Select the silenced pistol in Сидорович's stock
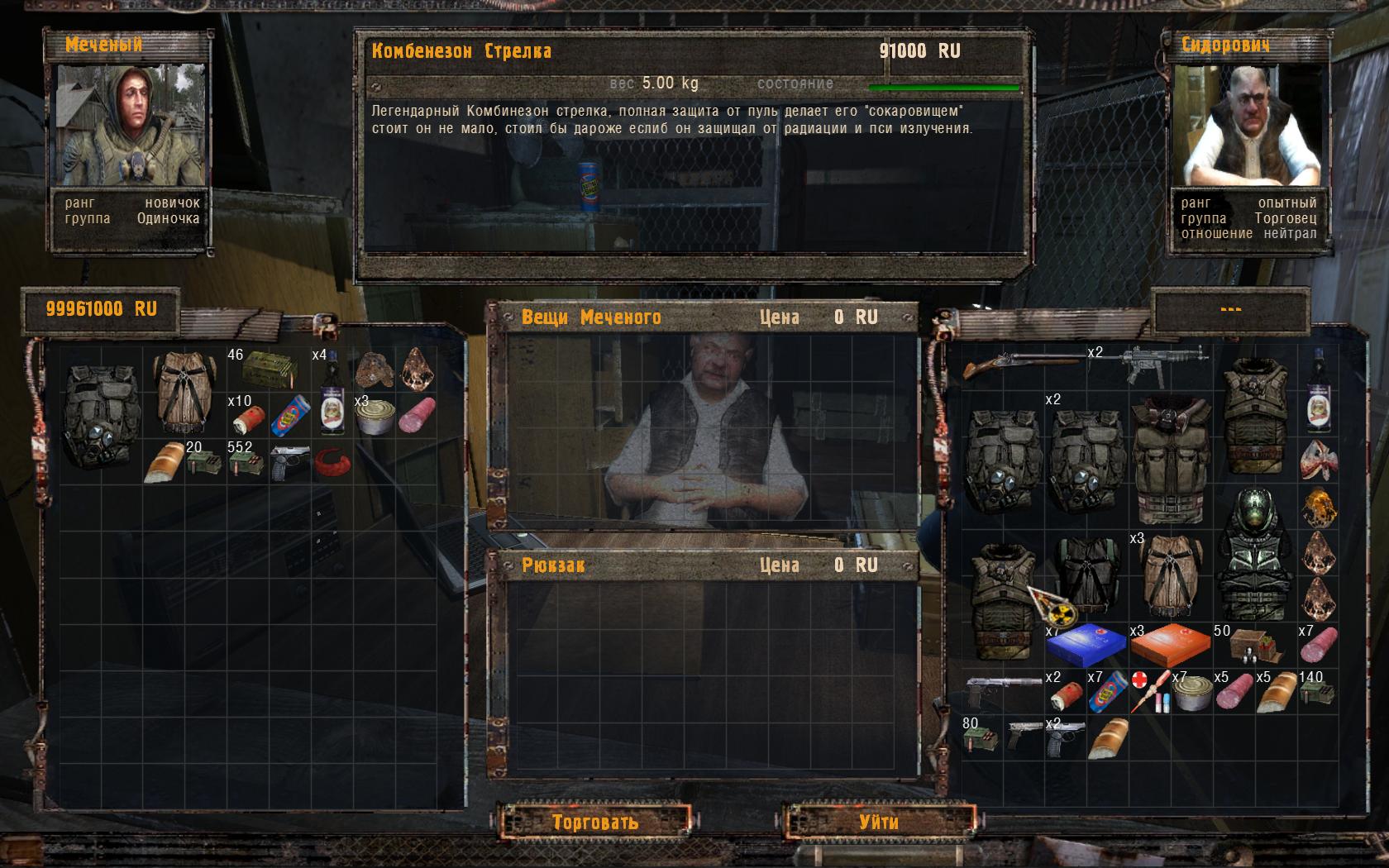Viewport: 1389px width, 868px height. click(x=1003, y=689)
